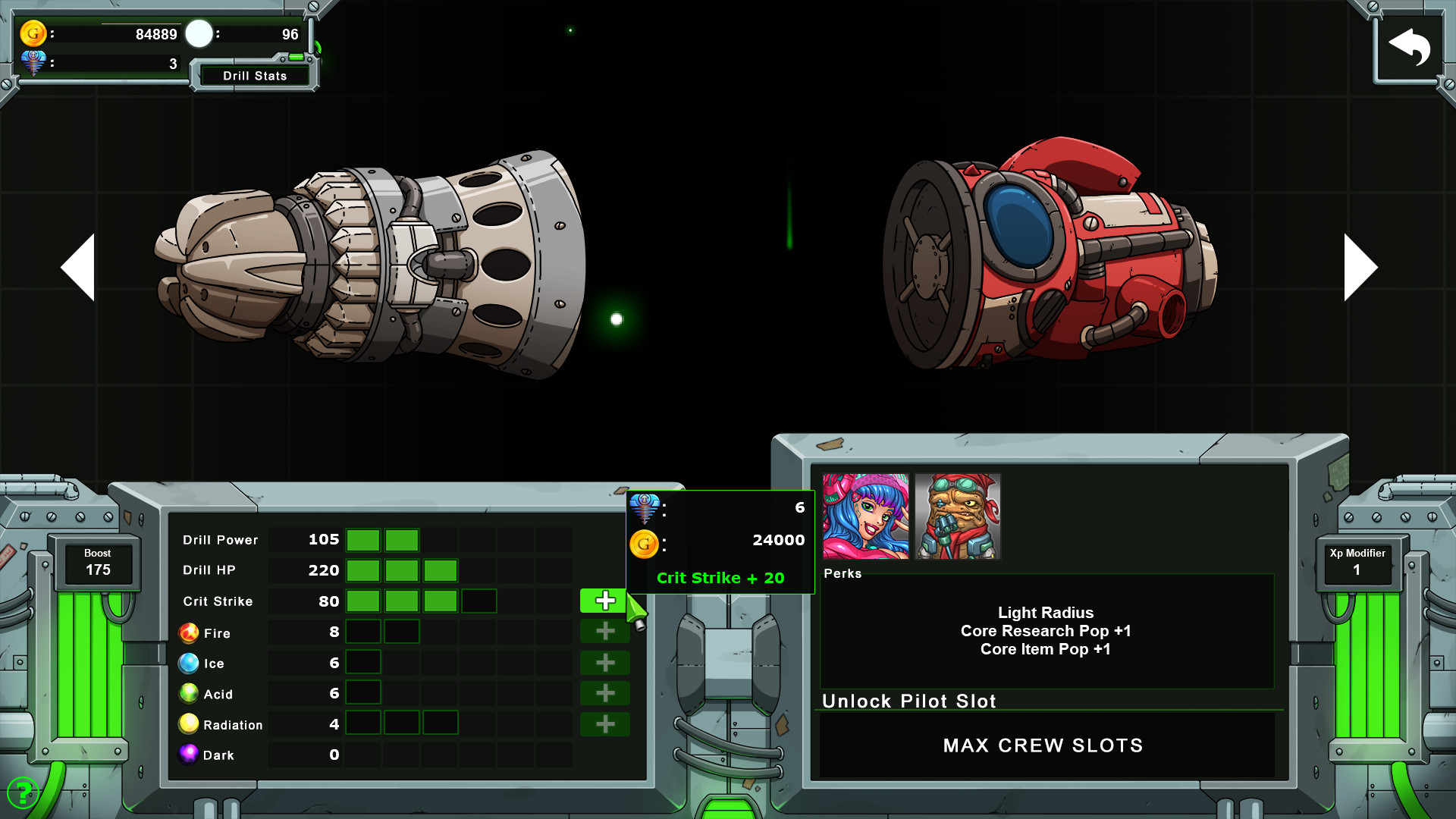
Task: Upgrade Crit Strike with its plus button
Action: [x=604, y=600]
